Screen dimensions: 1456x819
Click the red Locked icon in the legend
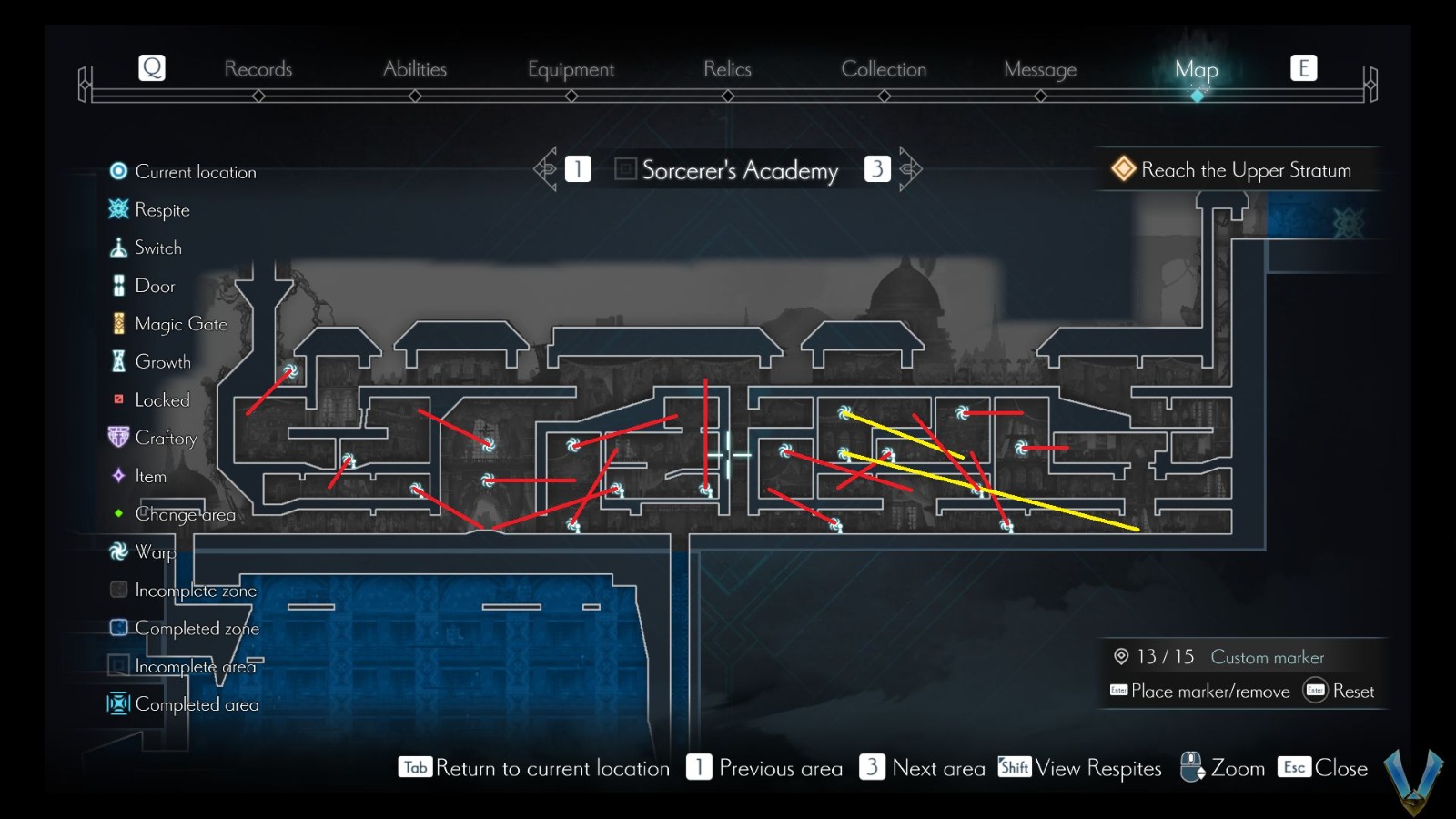point(117,399)
